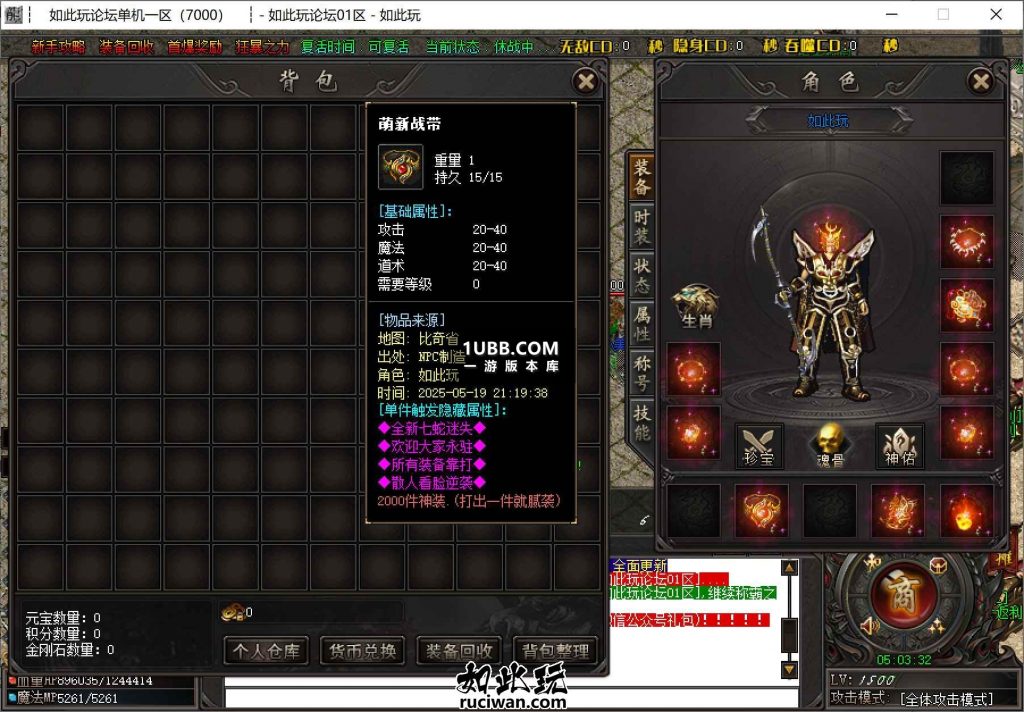
Task: Switch to the 装备 equipment tab
Action: 641,178
